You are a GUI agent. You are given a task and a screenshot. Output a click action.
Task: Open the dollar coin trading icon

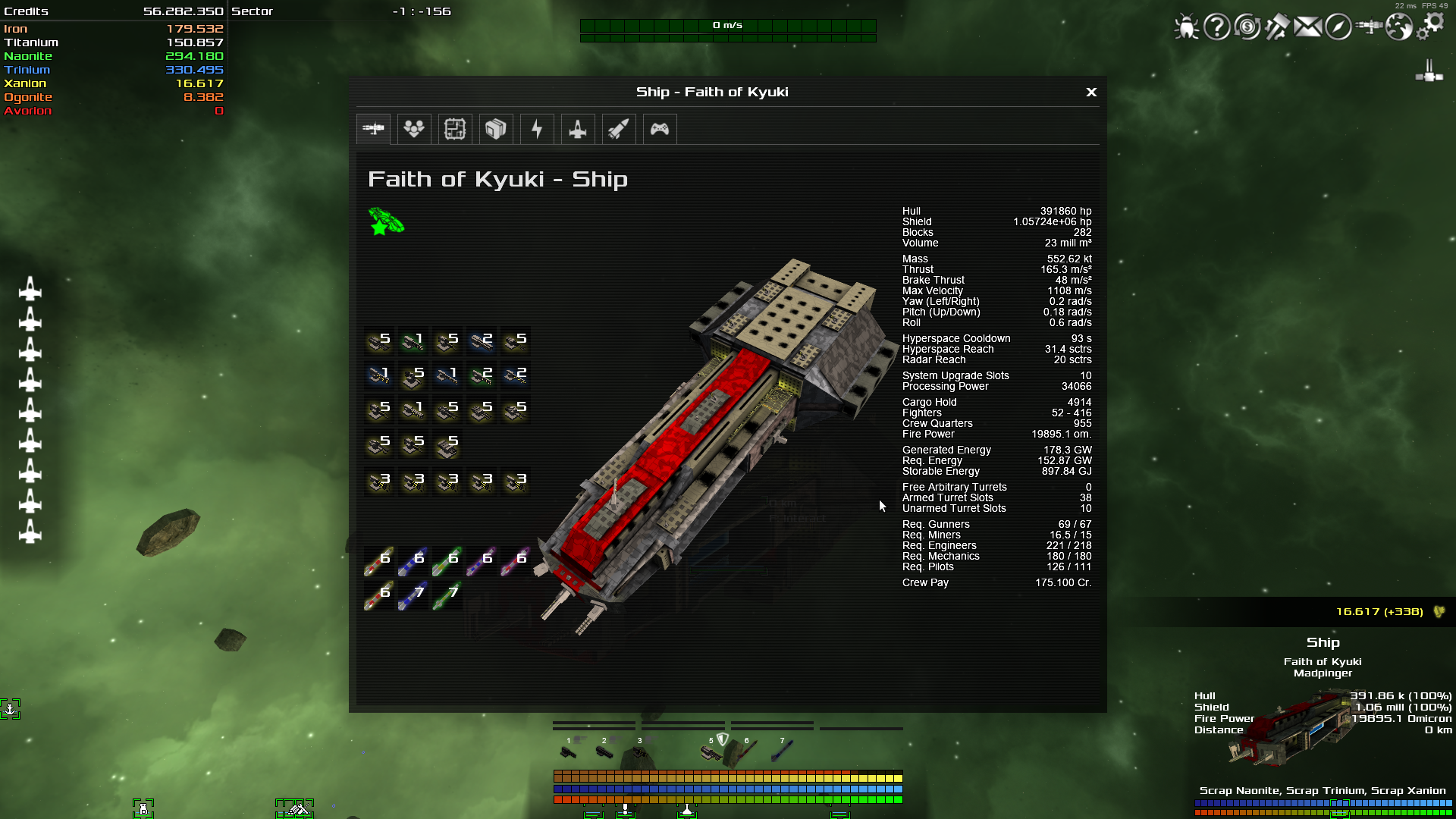pos(1247,27)
